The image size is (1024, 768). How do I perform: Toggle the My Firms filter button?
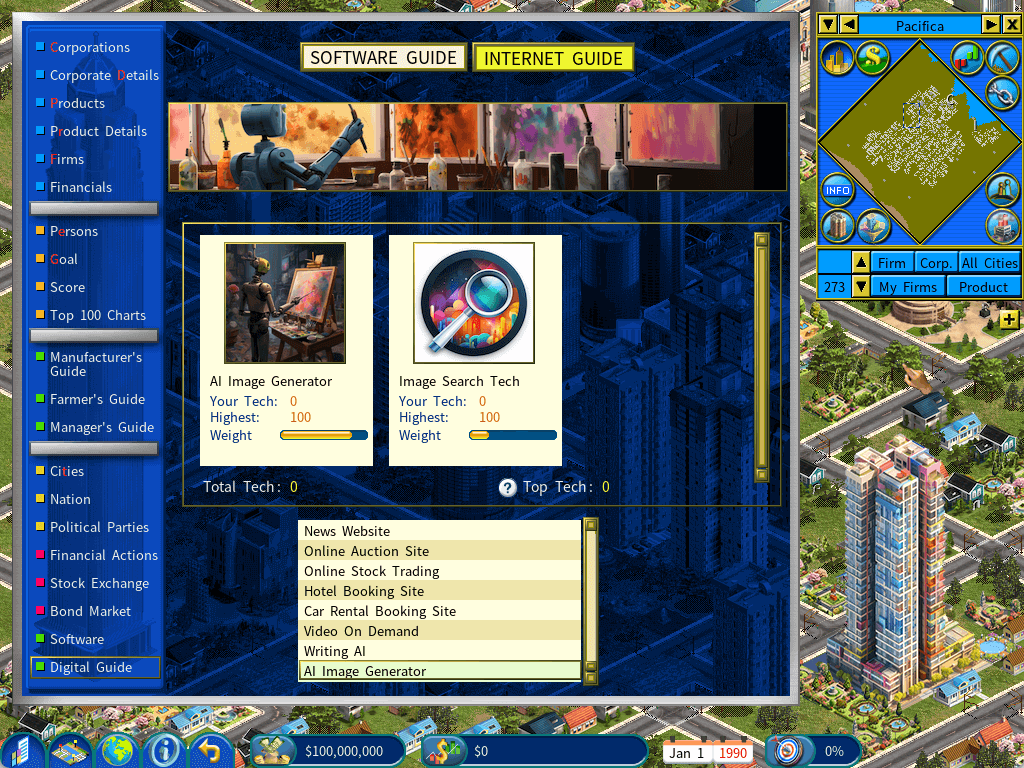tap(908, 287)
